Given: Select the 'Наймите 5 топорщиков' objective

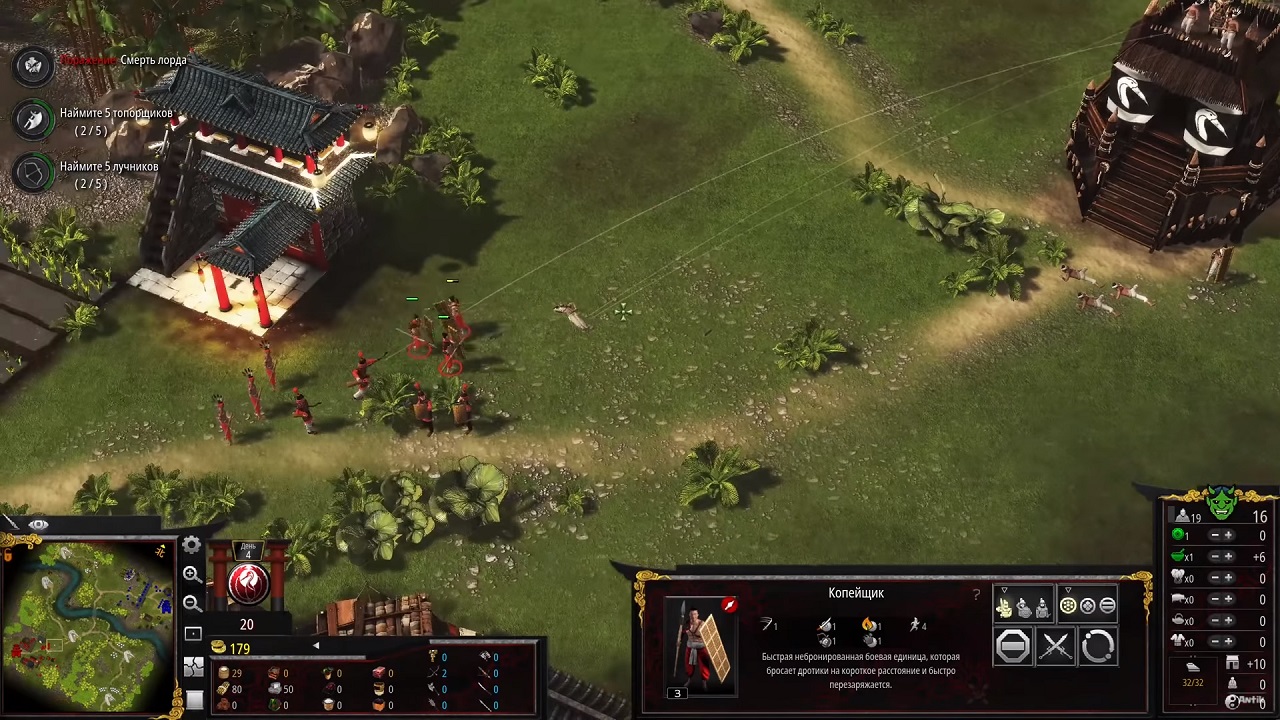Looking at the screenshot, I should (x=115, y=114).
